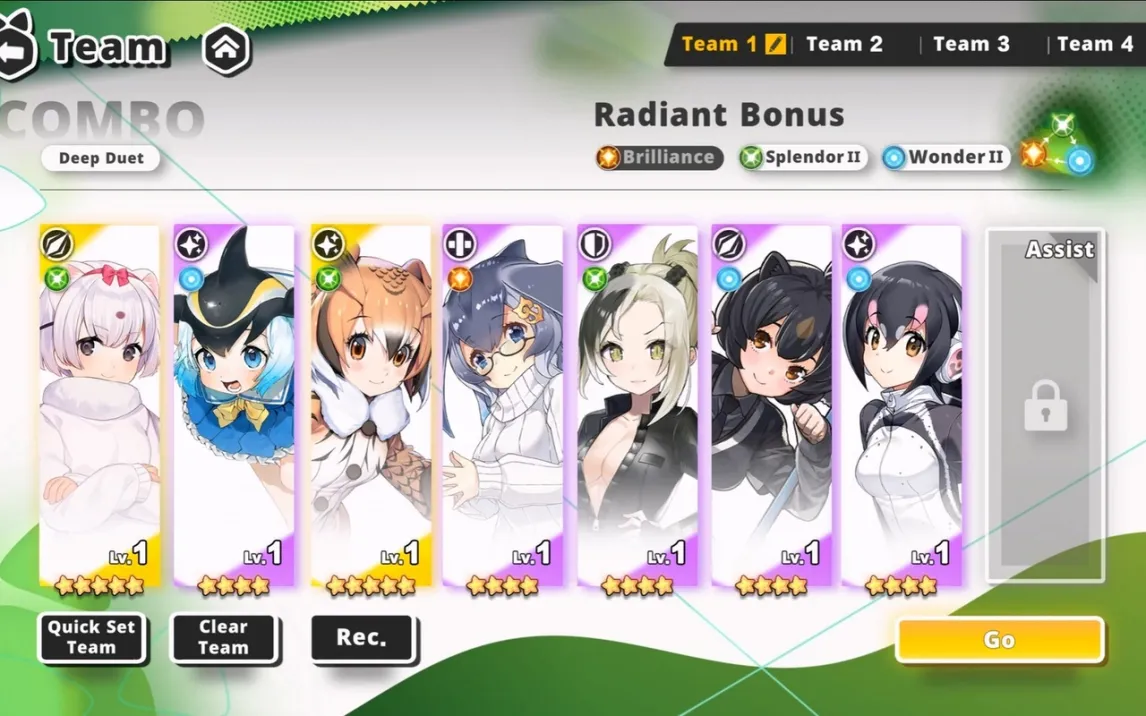
Task: Select the Team 4 tab
Action: tap(1094, 44)
